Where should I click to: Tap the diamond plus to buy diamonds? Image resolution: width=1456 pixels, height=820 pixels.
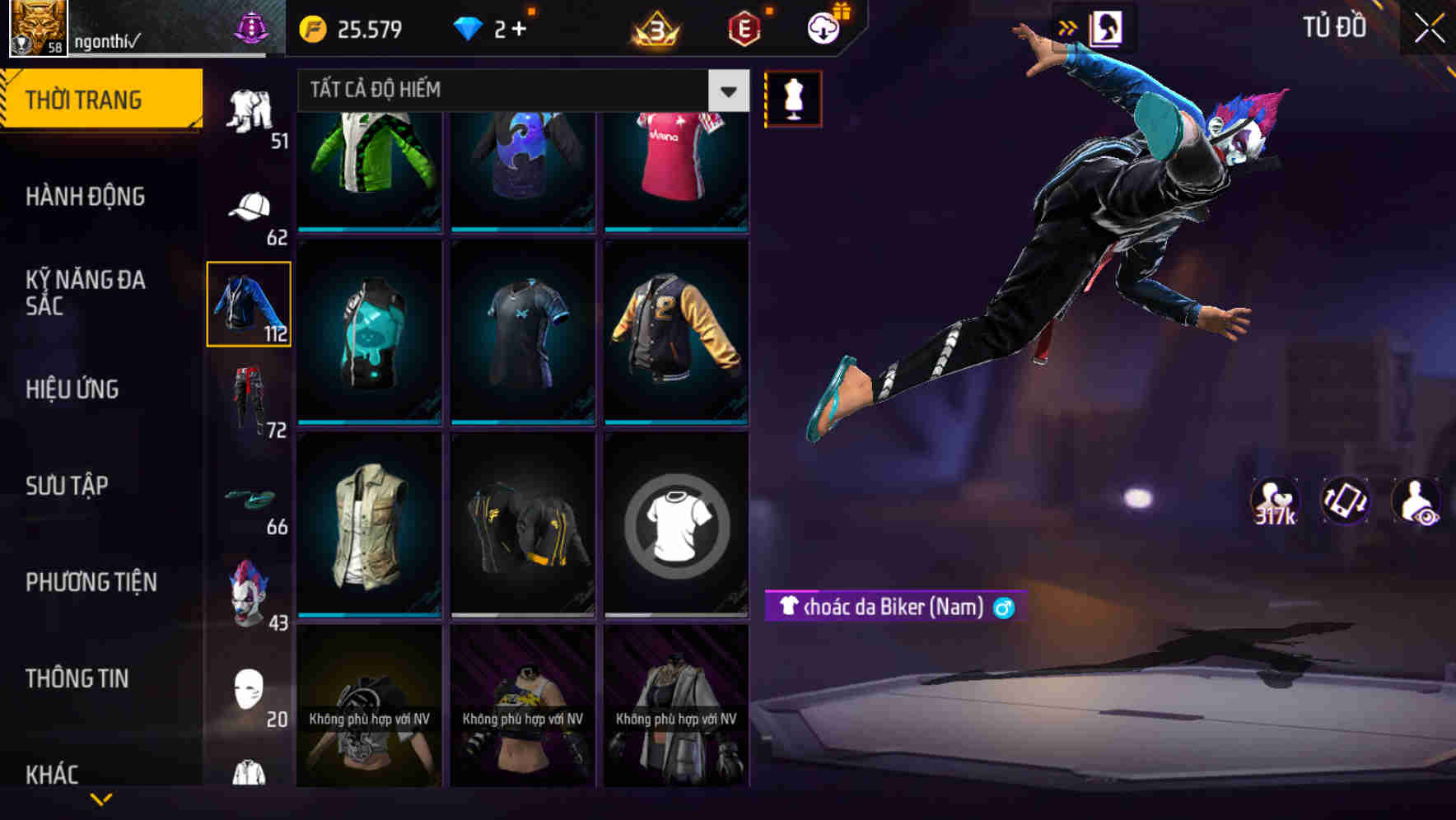[x=520, y=27]
